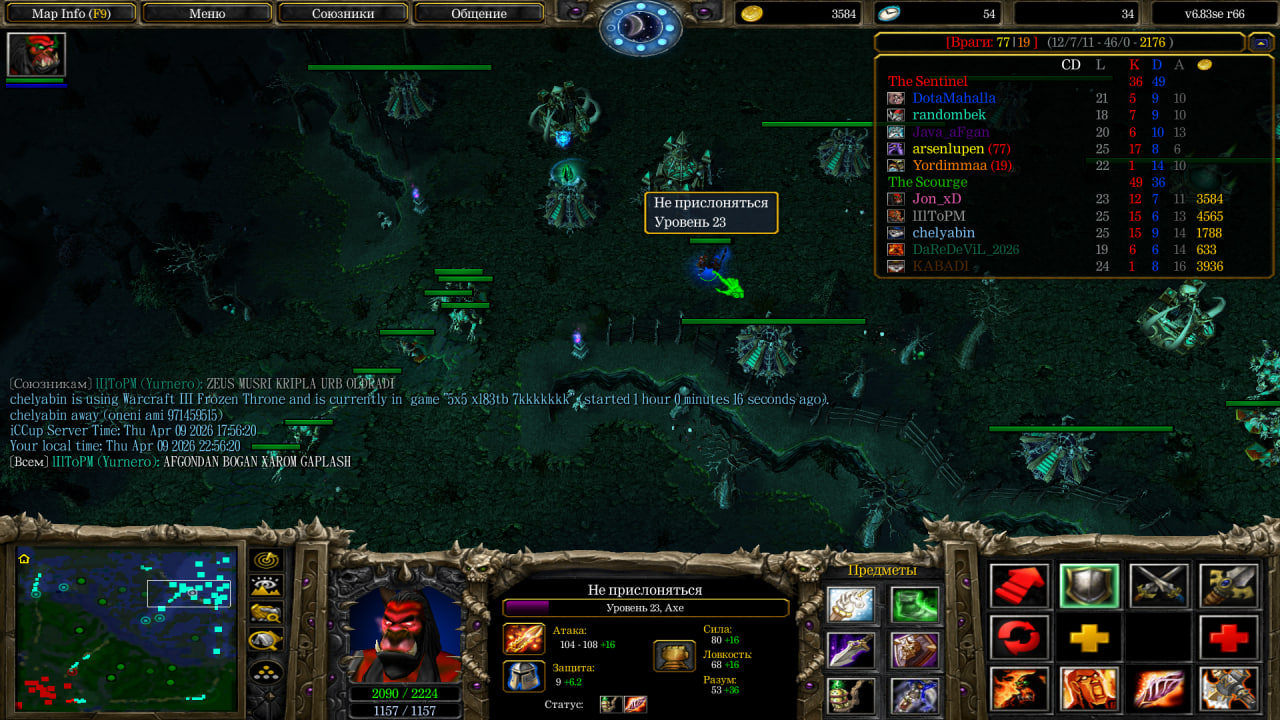Open the Союзники allies menu
This screenshot has height=720, width=1280.
point(342,14)
